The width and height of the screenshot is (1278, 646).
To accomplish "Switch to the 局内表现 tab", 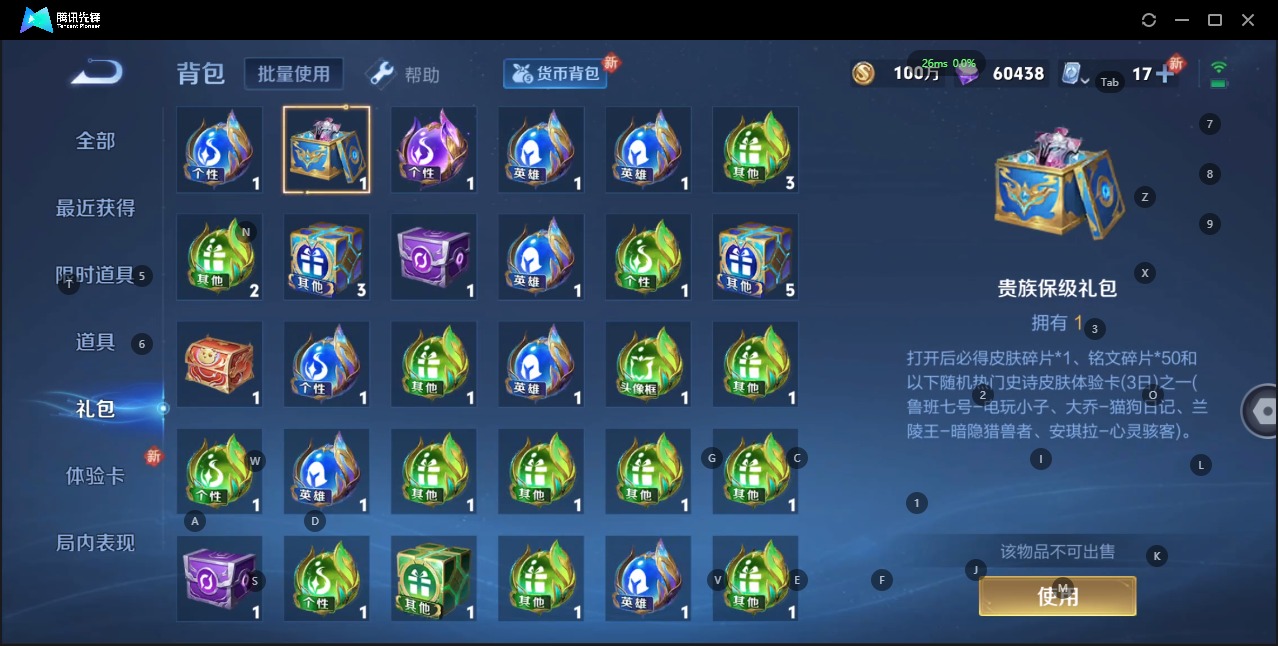I will pos(96,543).
